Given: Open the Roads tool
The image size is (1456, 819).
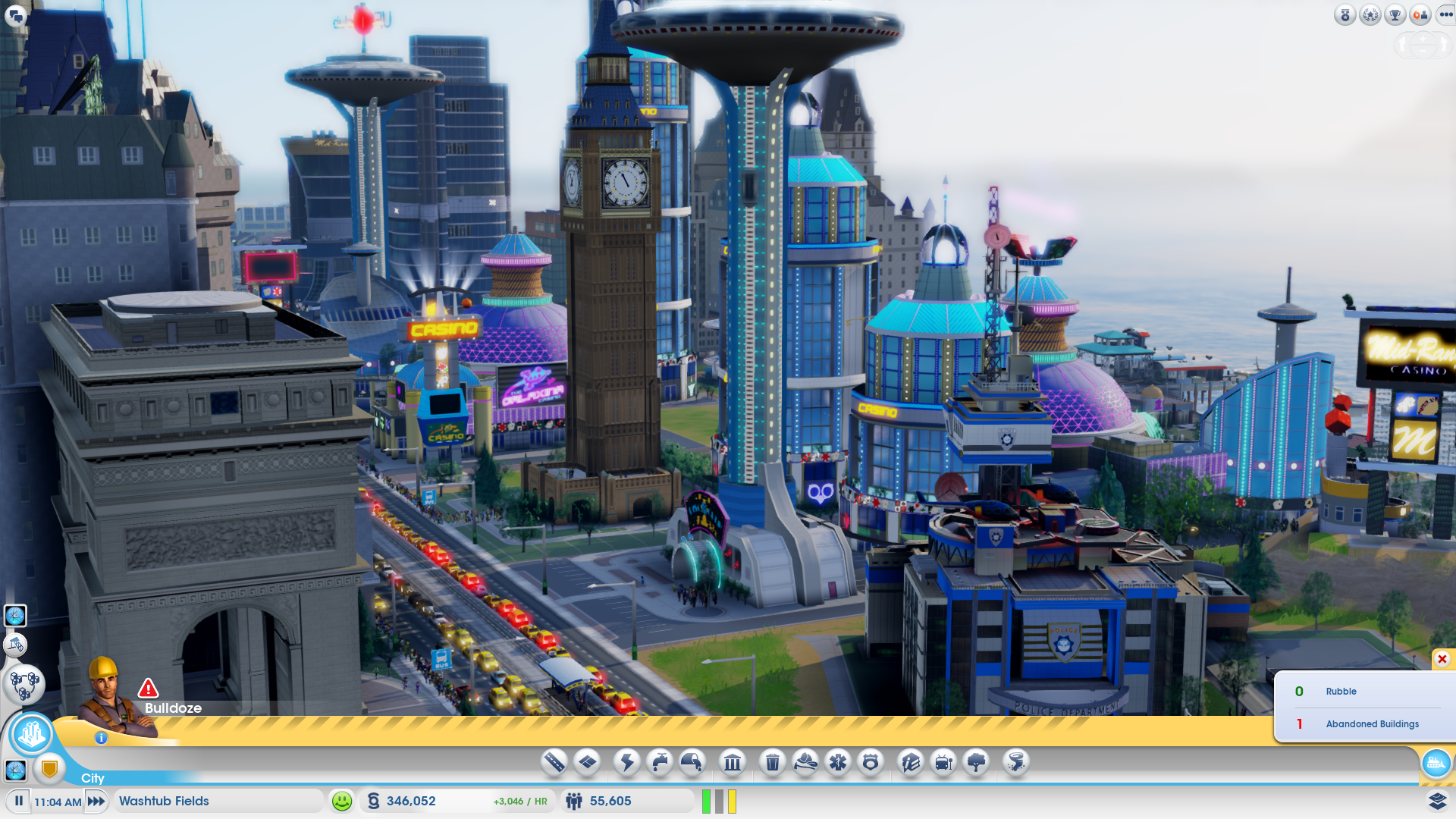Looking at the screenshot, I should tap(554, 761).
